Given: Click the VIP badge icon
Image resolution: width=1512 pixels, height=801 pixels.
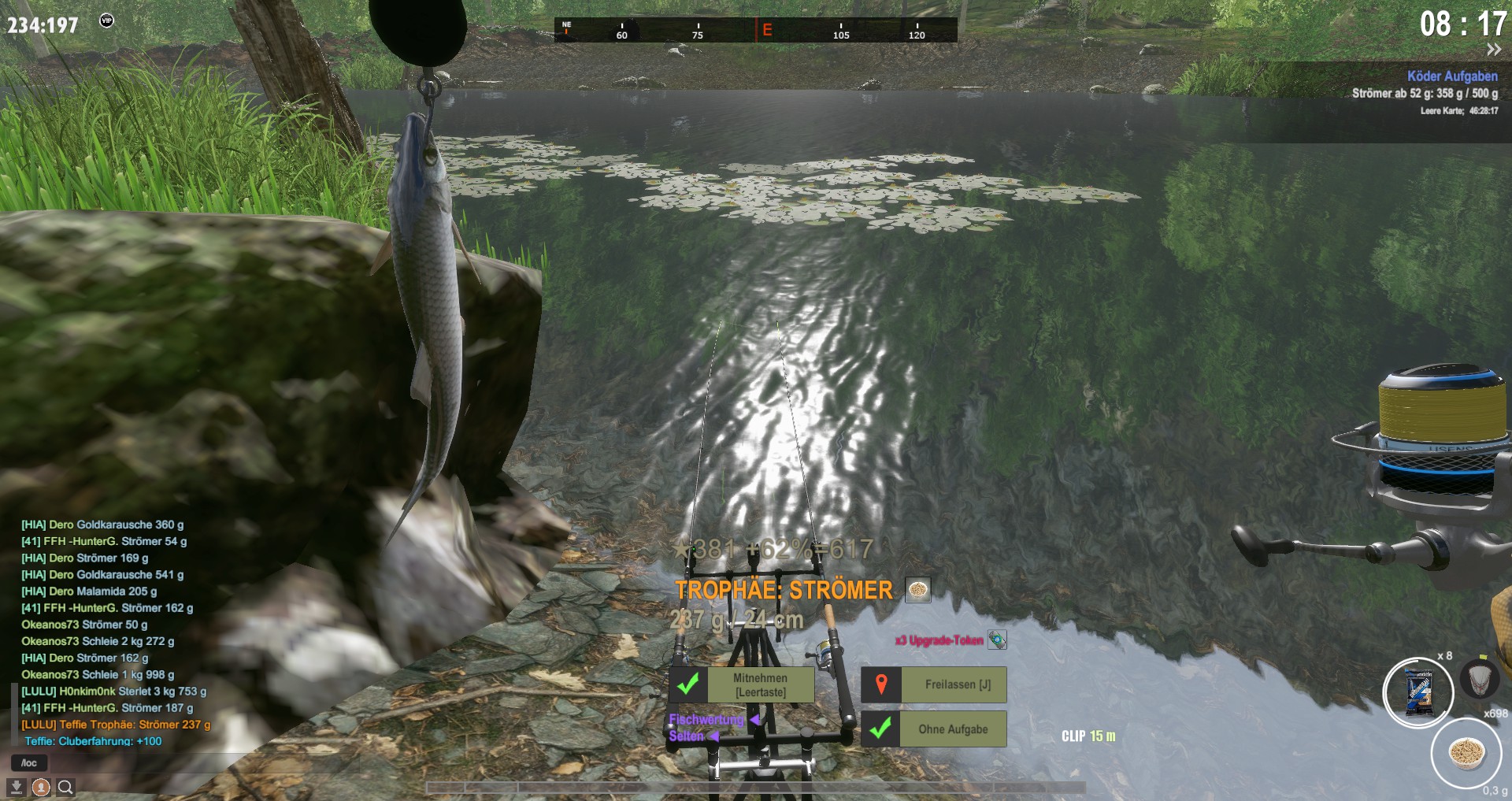Looking at the screenshot, I should click(x=106, y=20).
